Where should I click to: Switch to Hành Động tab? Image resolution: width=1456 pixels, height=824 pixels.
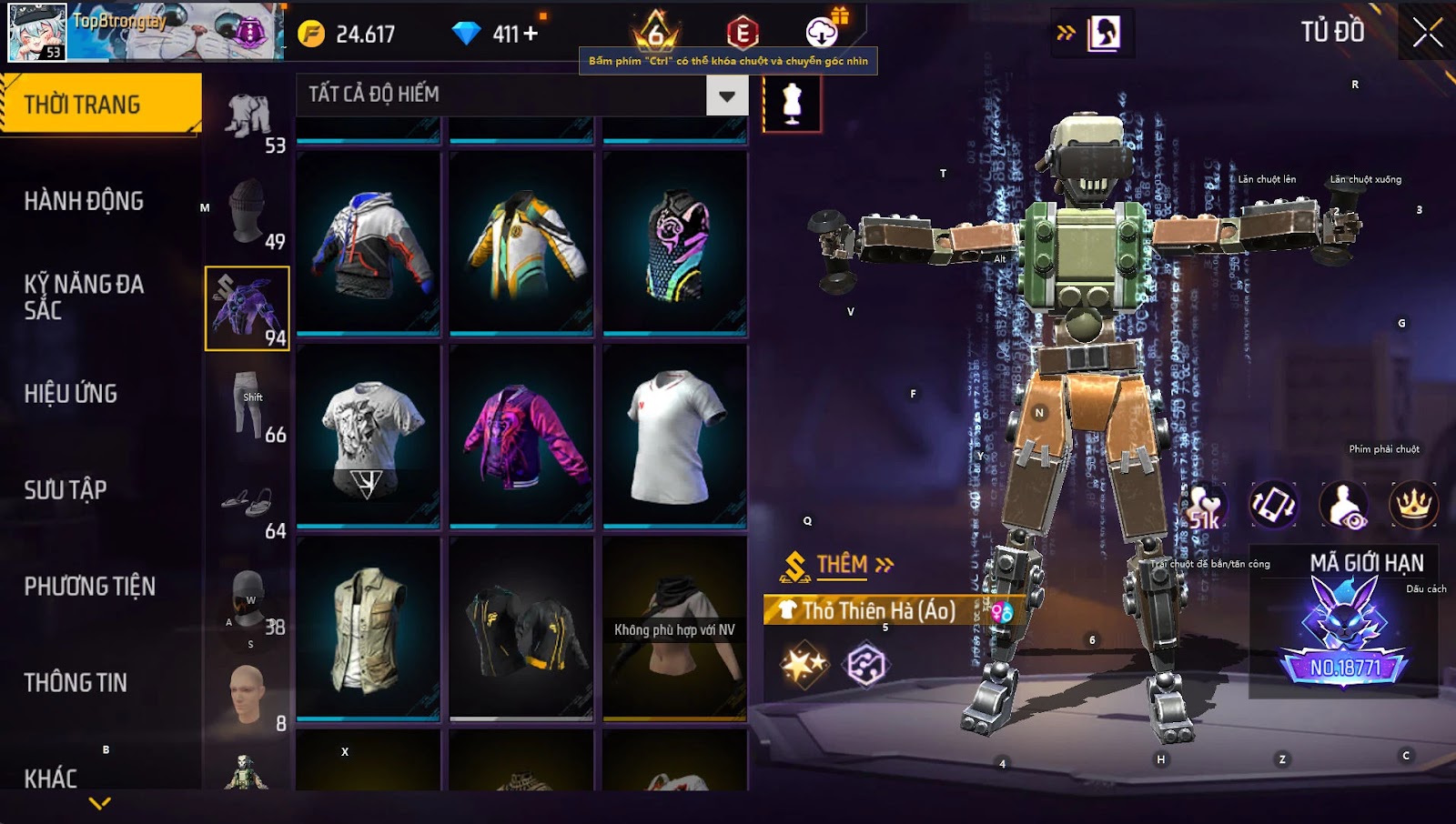(x=84, y=201)
